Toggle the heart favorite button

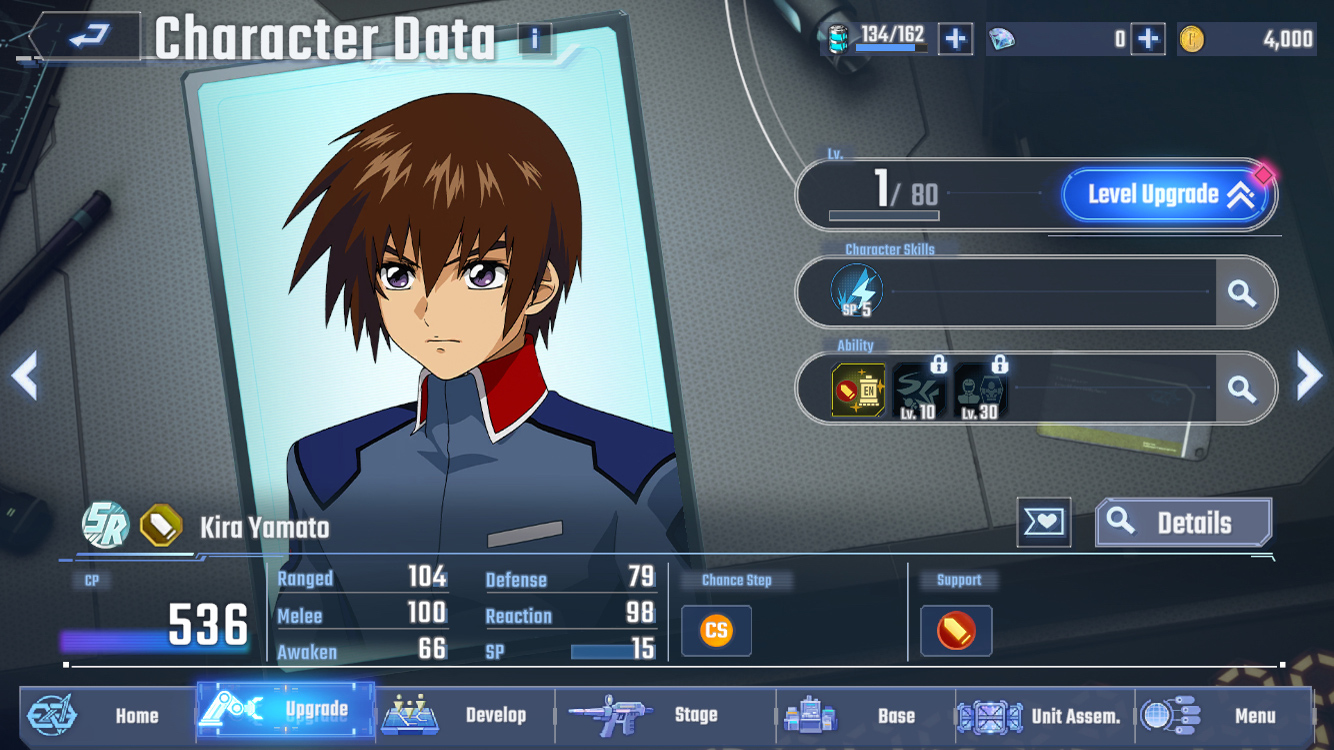[x=1043, y=522]
